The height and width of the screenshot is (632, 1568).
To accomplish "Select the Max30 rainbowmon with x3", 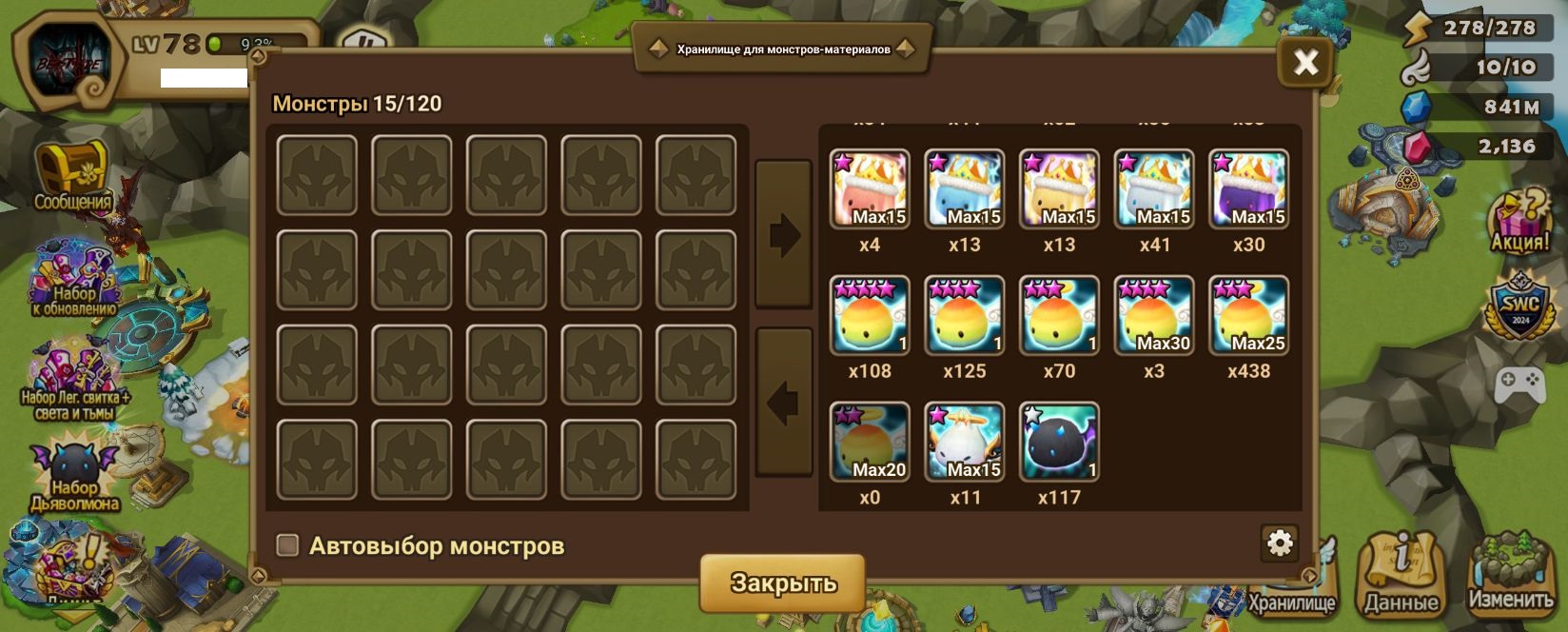I will (1153, 315).
